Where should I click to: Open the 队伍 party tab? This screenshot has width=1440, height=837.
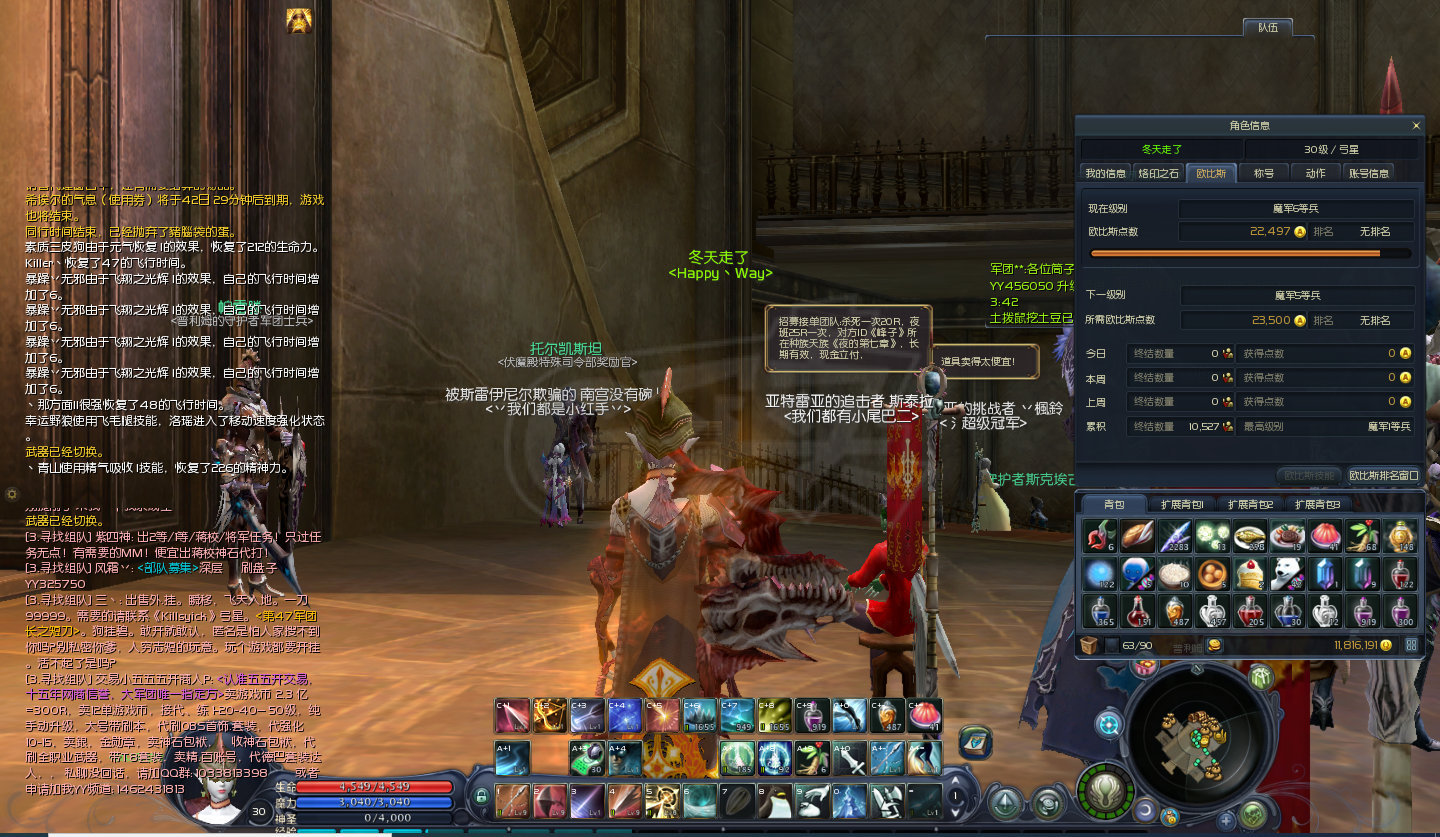(x=1267, y=27)
